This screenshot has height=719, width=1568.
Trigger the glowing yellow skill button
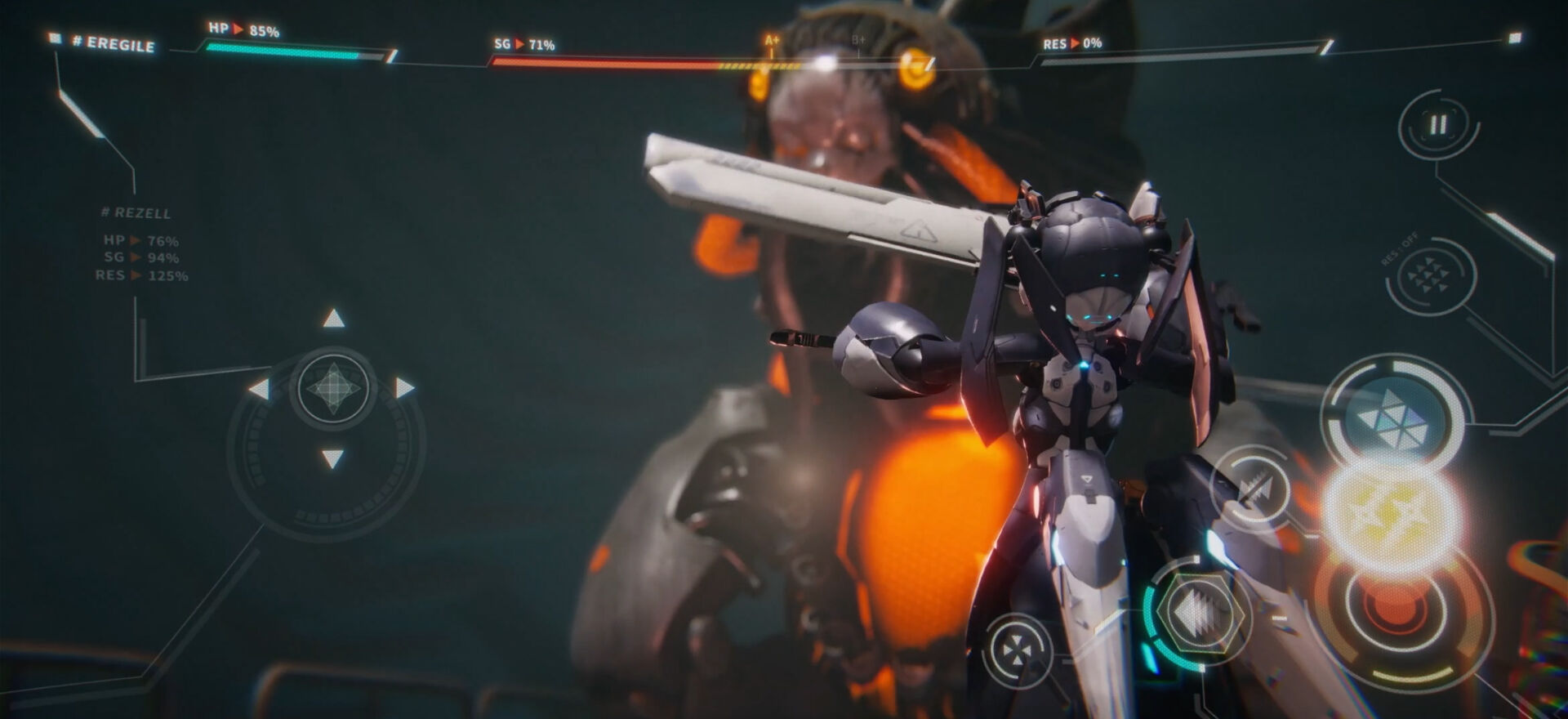click(x=1390, y=507)
